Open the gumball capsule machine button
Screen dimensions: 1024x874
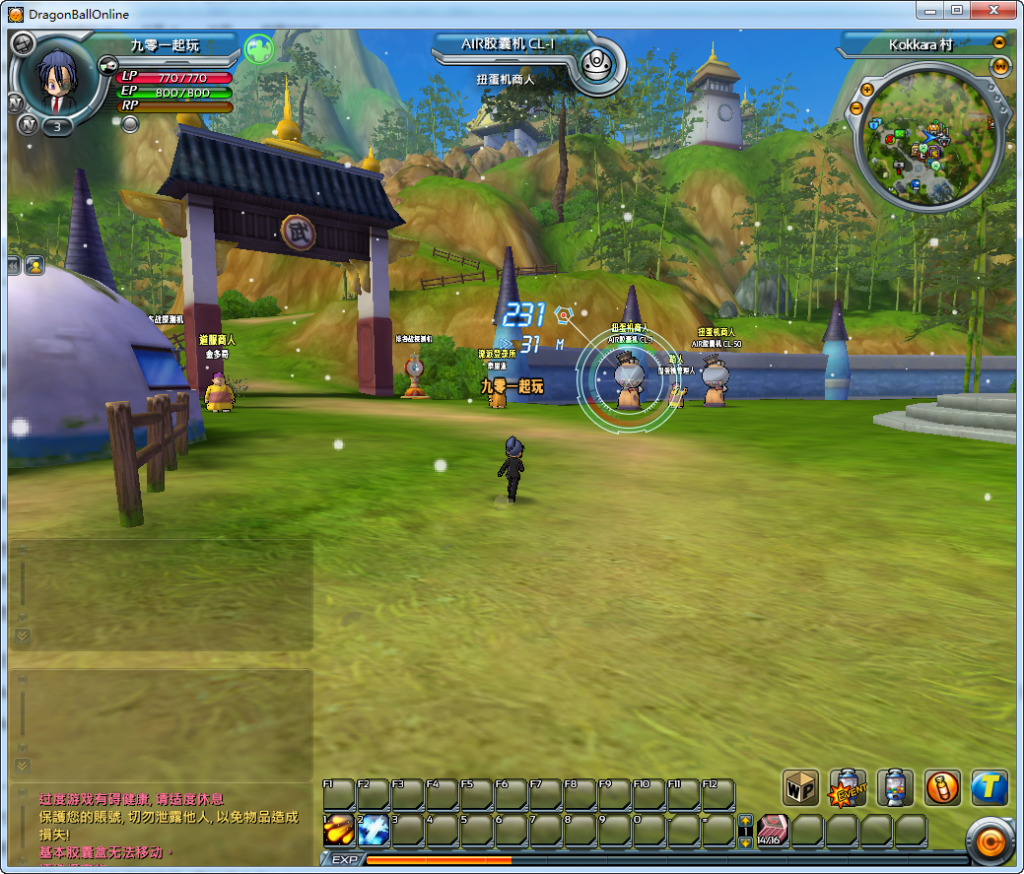coord(895,787)
